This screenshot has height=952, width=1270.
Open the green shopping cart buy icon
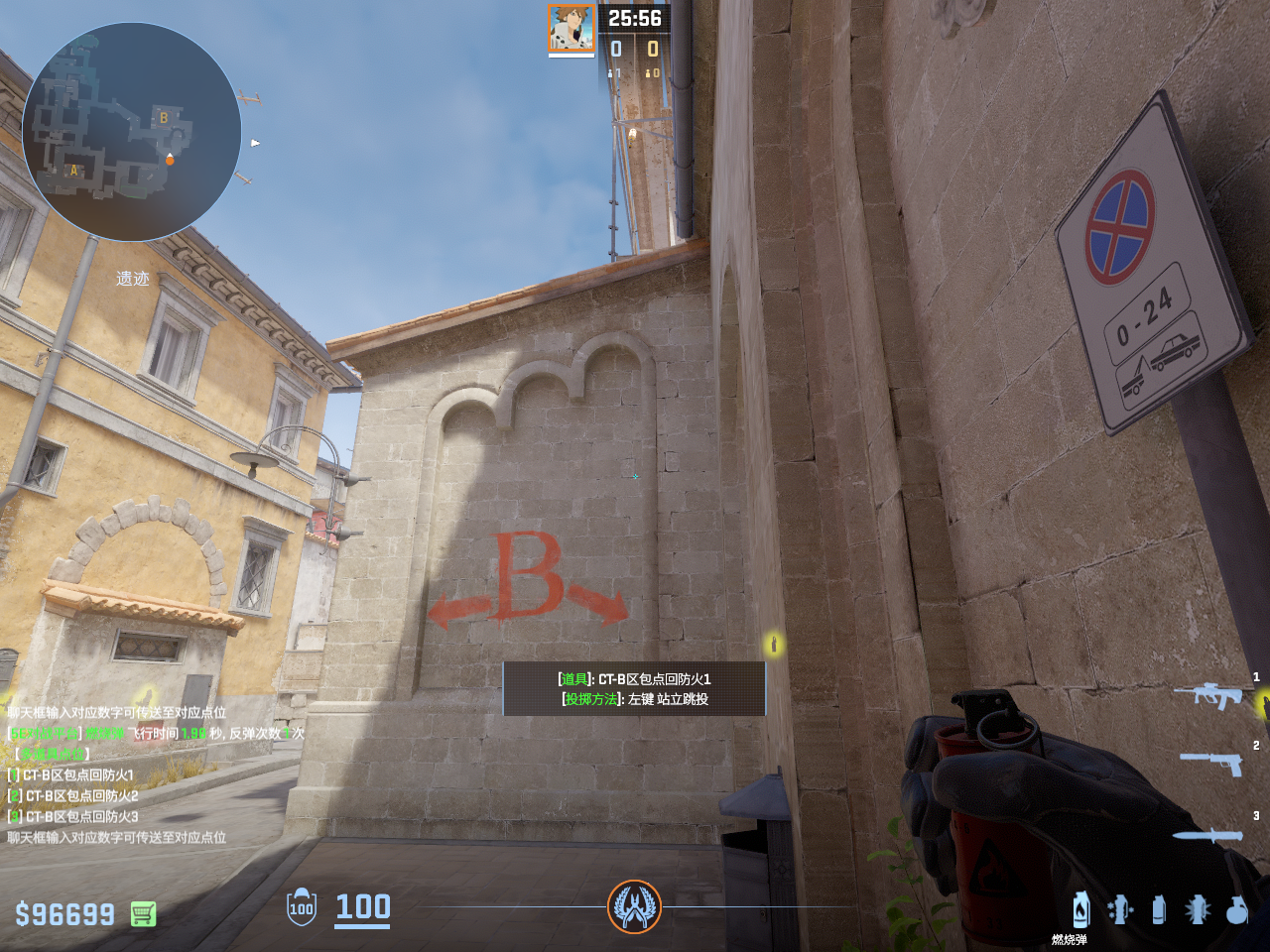point(143,913)
